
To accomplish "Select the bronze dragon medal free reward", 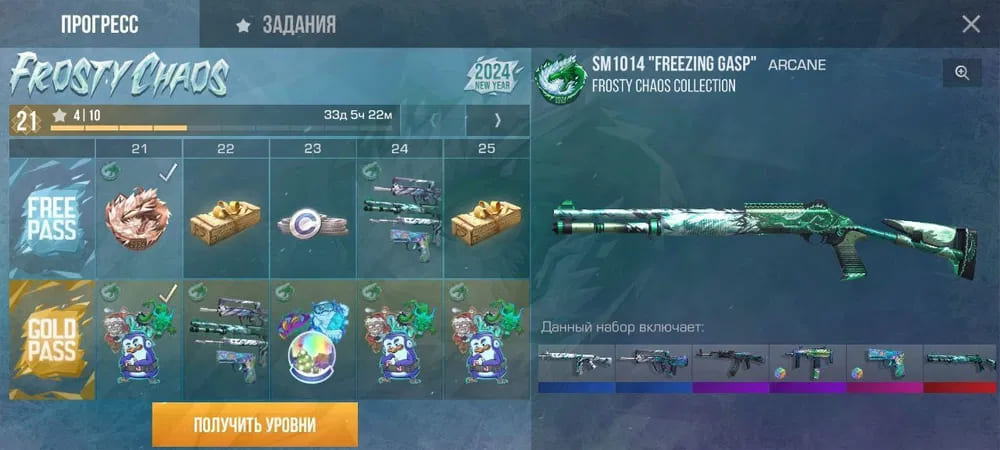I will click(140, 219).
